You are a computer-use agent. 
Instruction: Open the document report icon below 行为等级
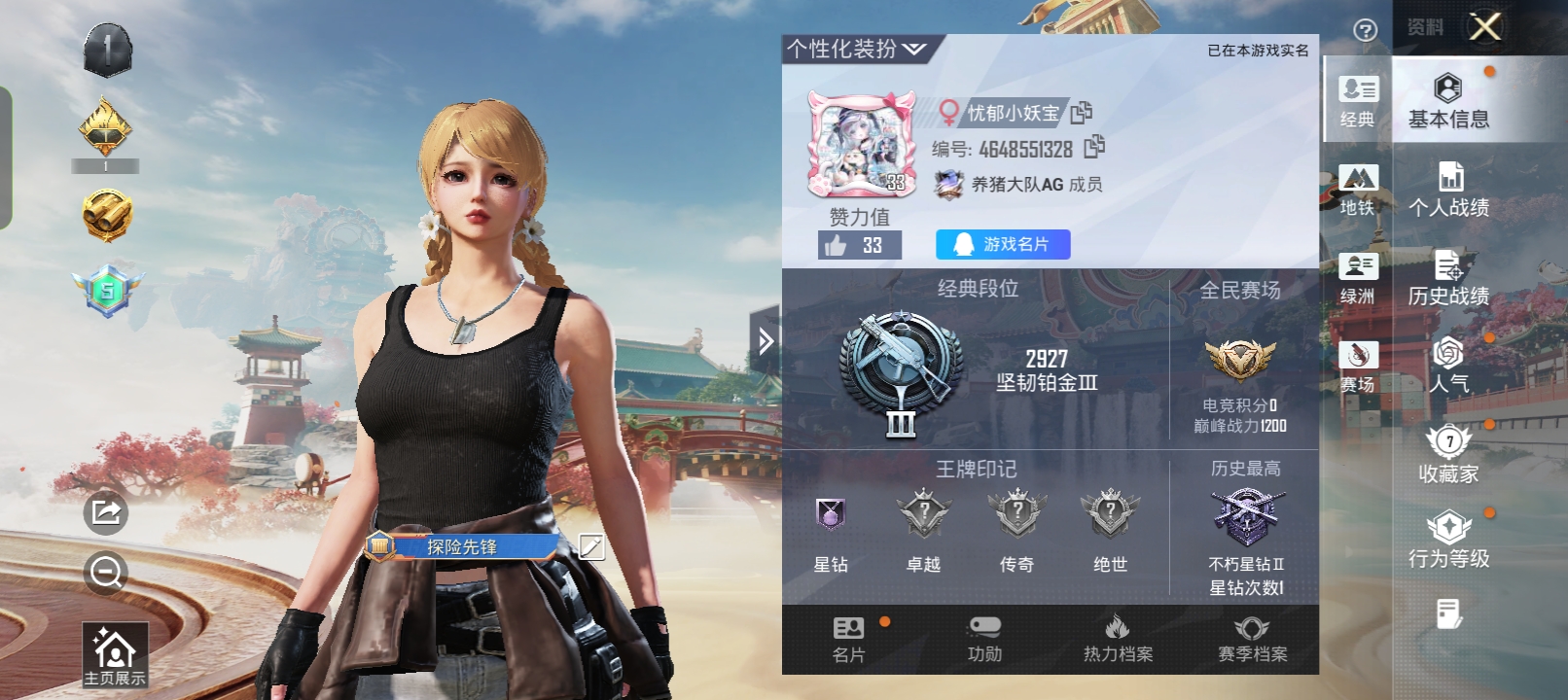[1448, 612]
